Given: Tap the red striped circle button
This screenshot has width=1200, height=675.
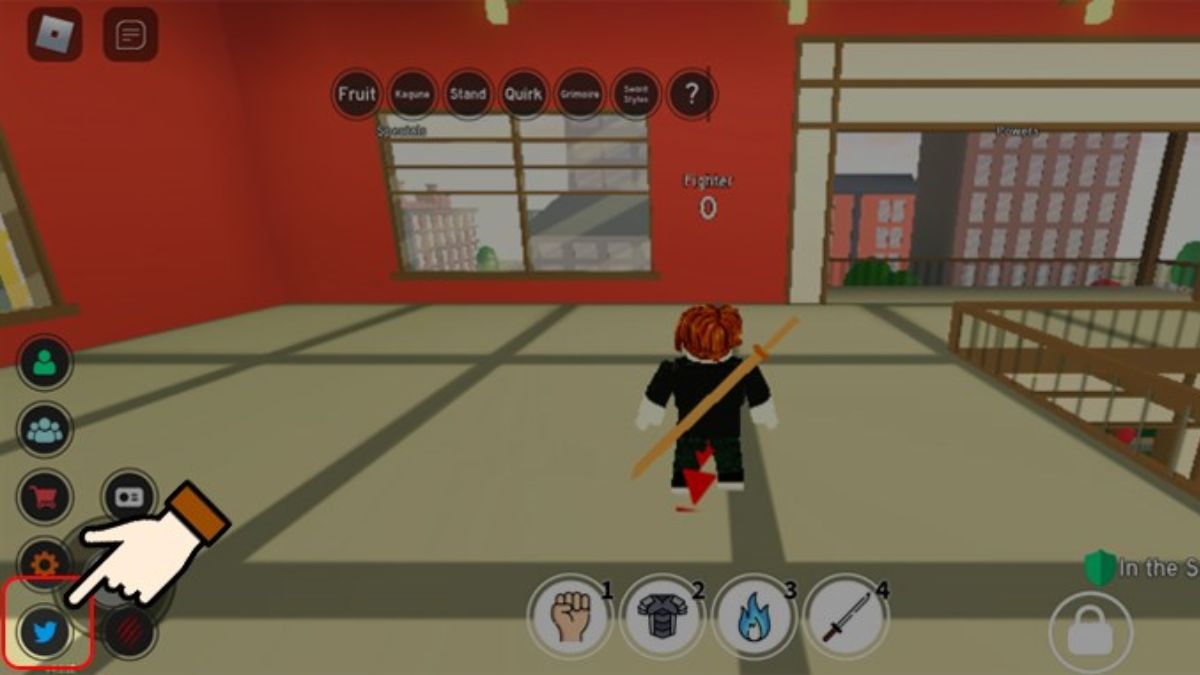Looking at the screenshot, I should click(130, 632).
